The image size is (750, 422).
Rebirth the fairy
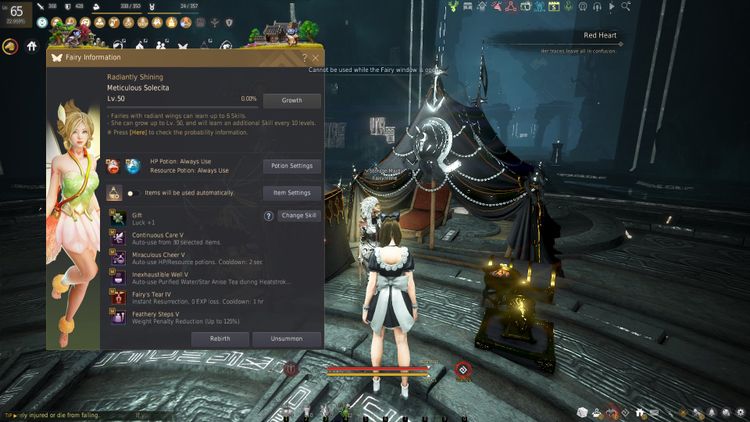pos(220,339)
